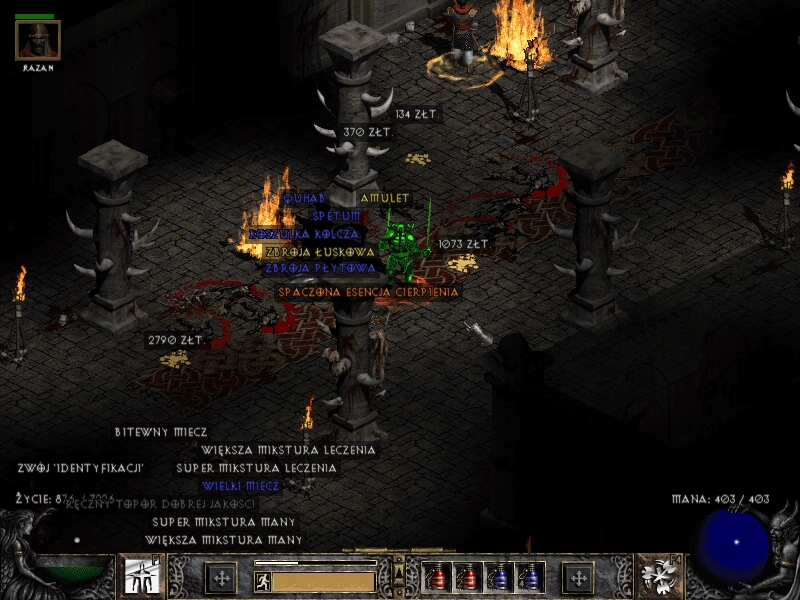Pick up the blue Wielki Miecz label
Image resolution: width=800 pixels, height=600 pixels.
click(240, 486)
